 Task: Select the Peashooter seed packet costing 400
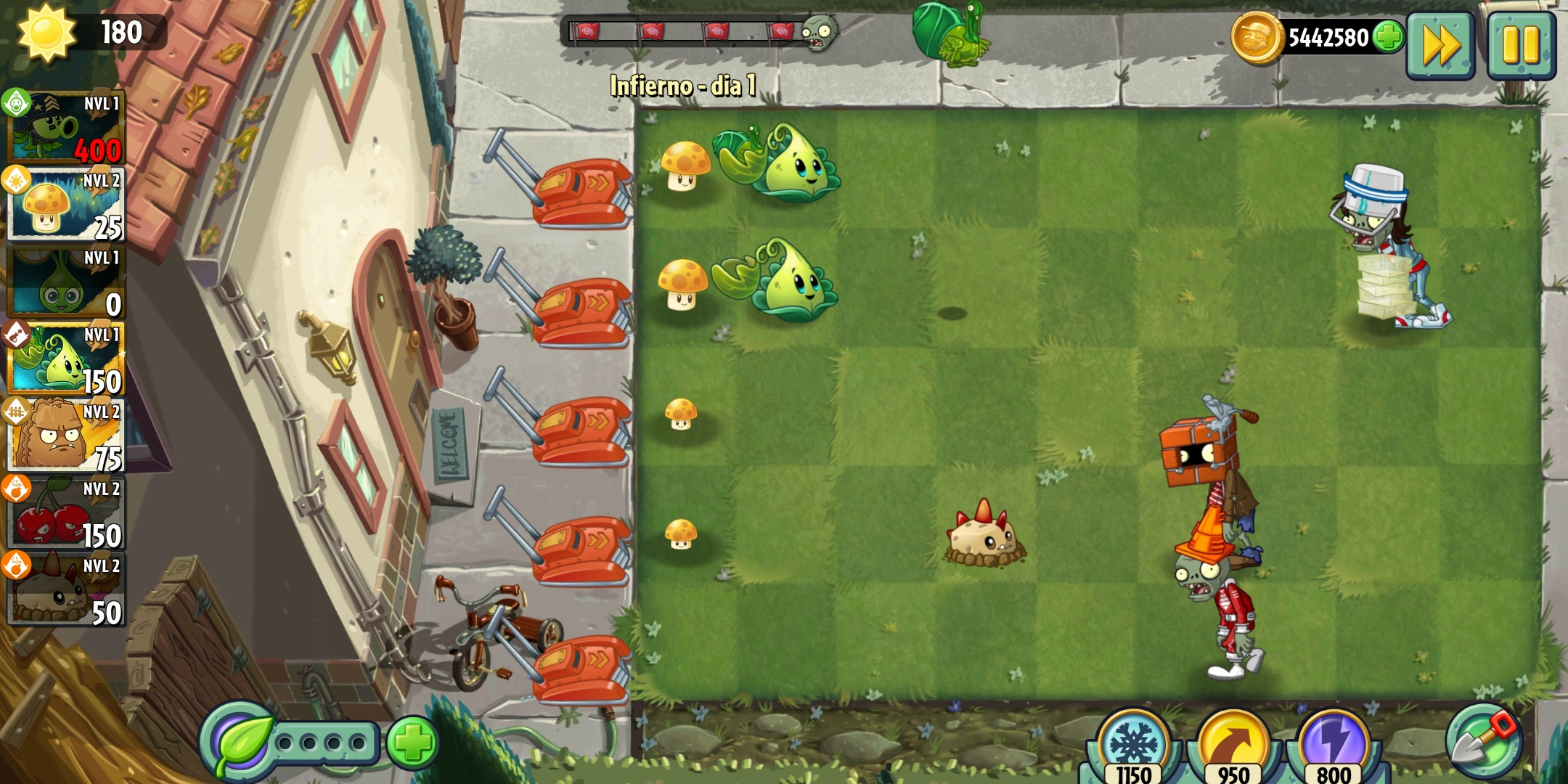64,131
